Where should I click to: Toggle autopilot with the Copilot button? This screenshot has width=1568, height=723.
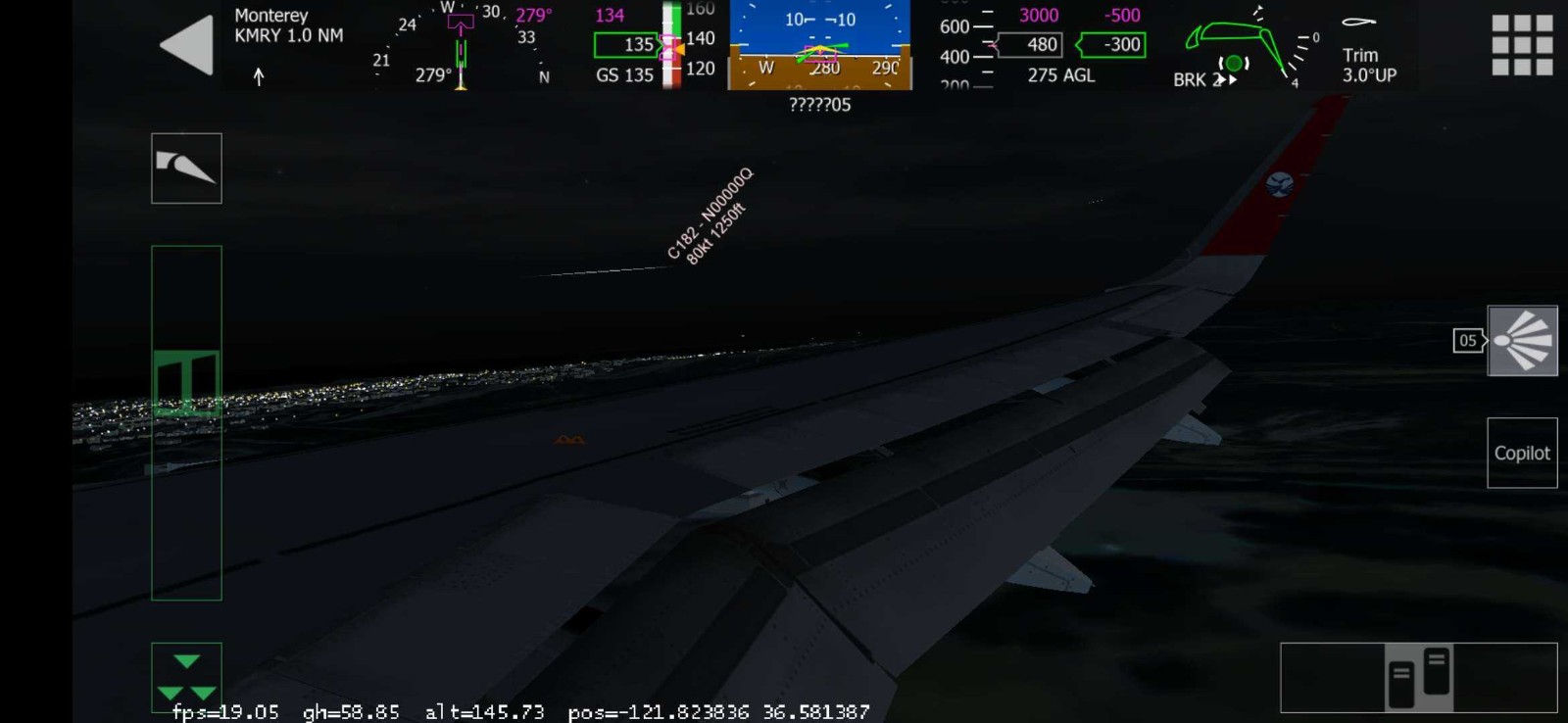[x=1522, y=453]
